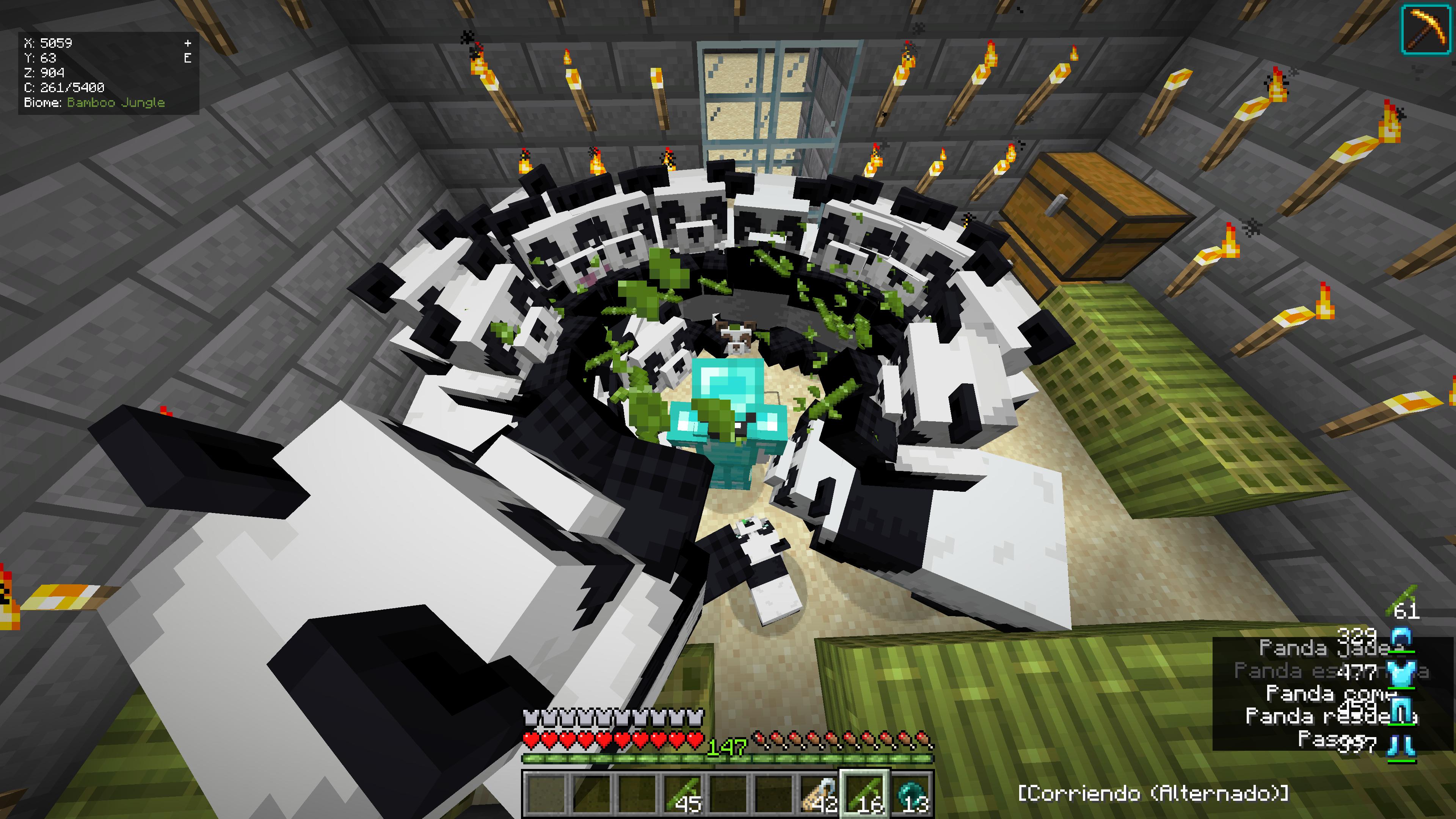Select the ender pearl hotbar slot

pos(911,794)
